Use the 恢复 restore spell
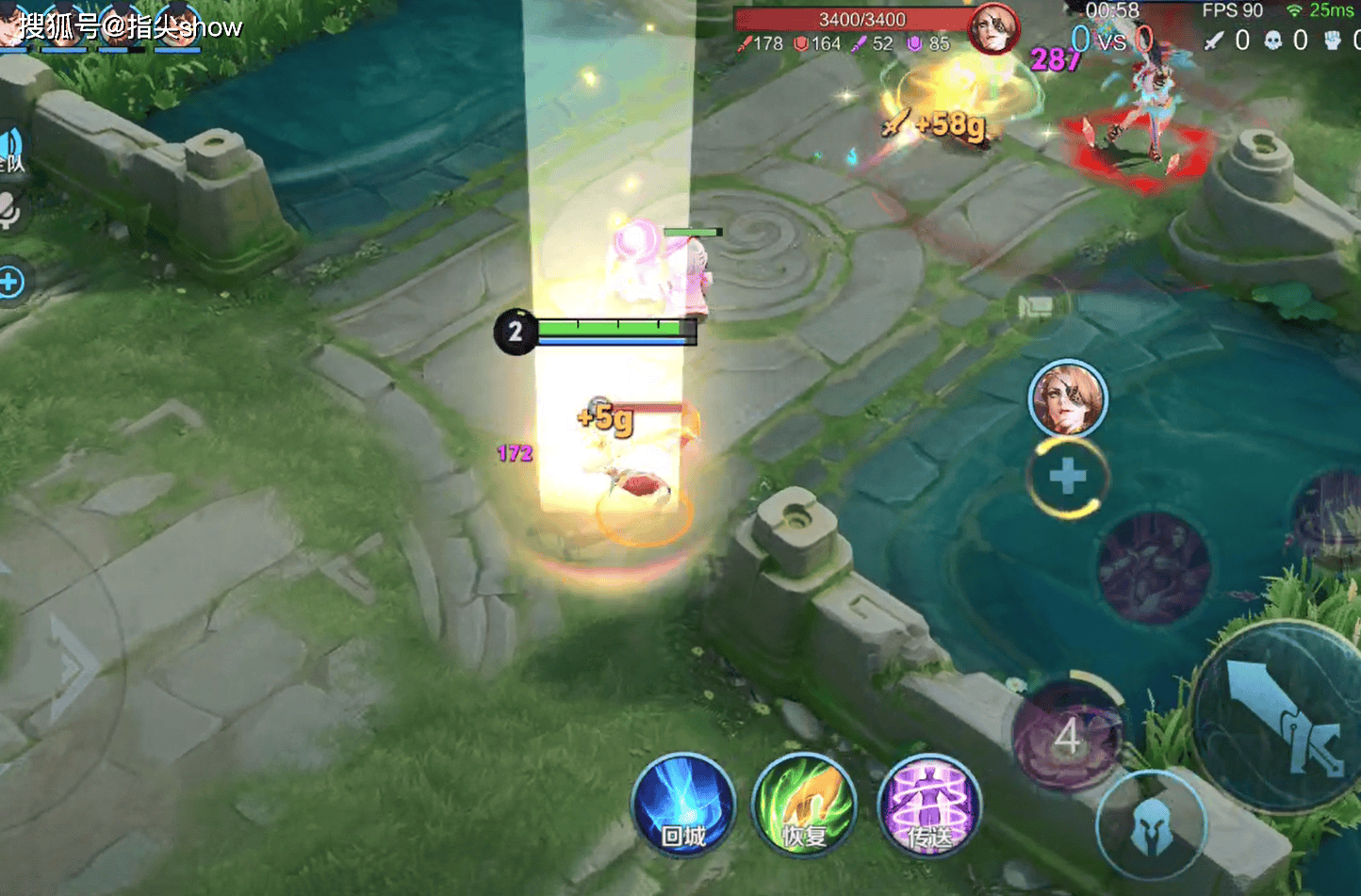Image resolution: width=1361 pixels, height=896 pixels. click(804, 806)
